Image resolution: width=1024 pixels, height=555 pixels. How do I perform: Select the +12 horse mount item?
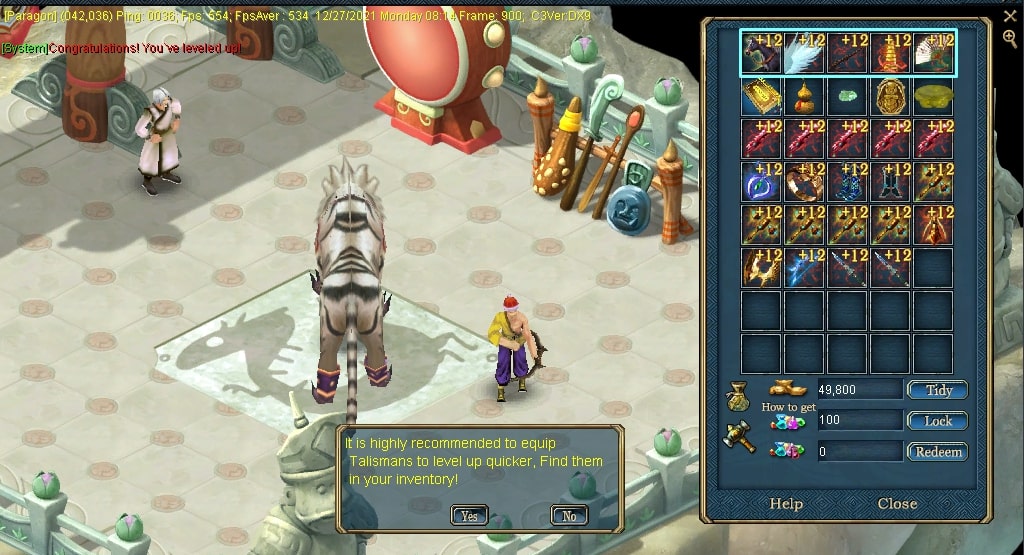pos(762,54)
